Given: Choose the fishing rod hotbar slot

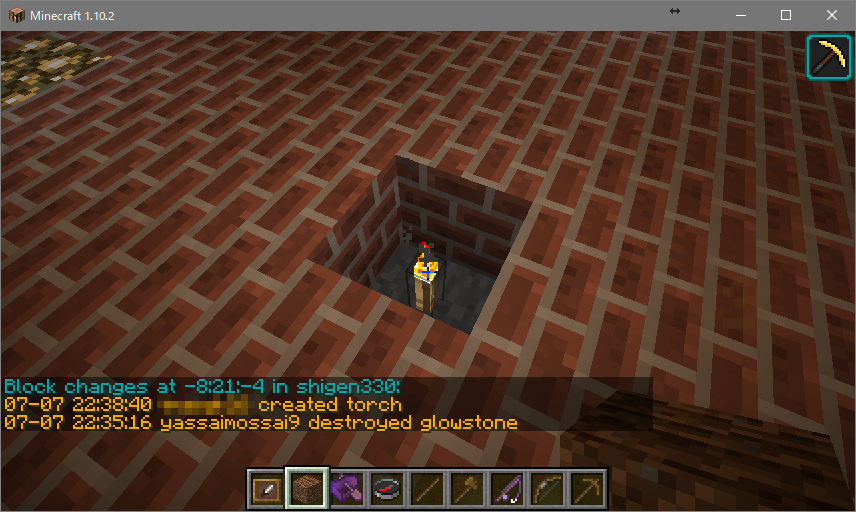Looking at the screenshot, I should [506, 489].
